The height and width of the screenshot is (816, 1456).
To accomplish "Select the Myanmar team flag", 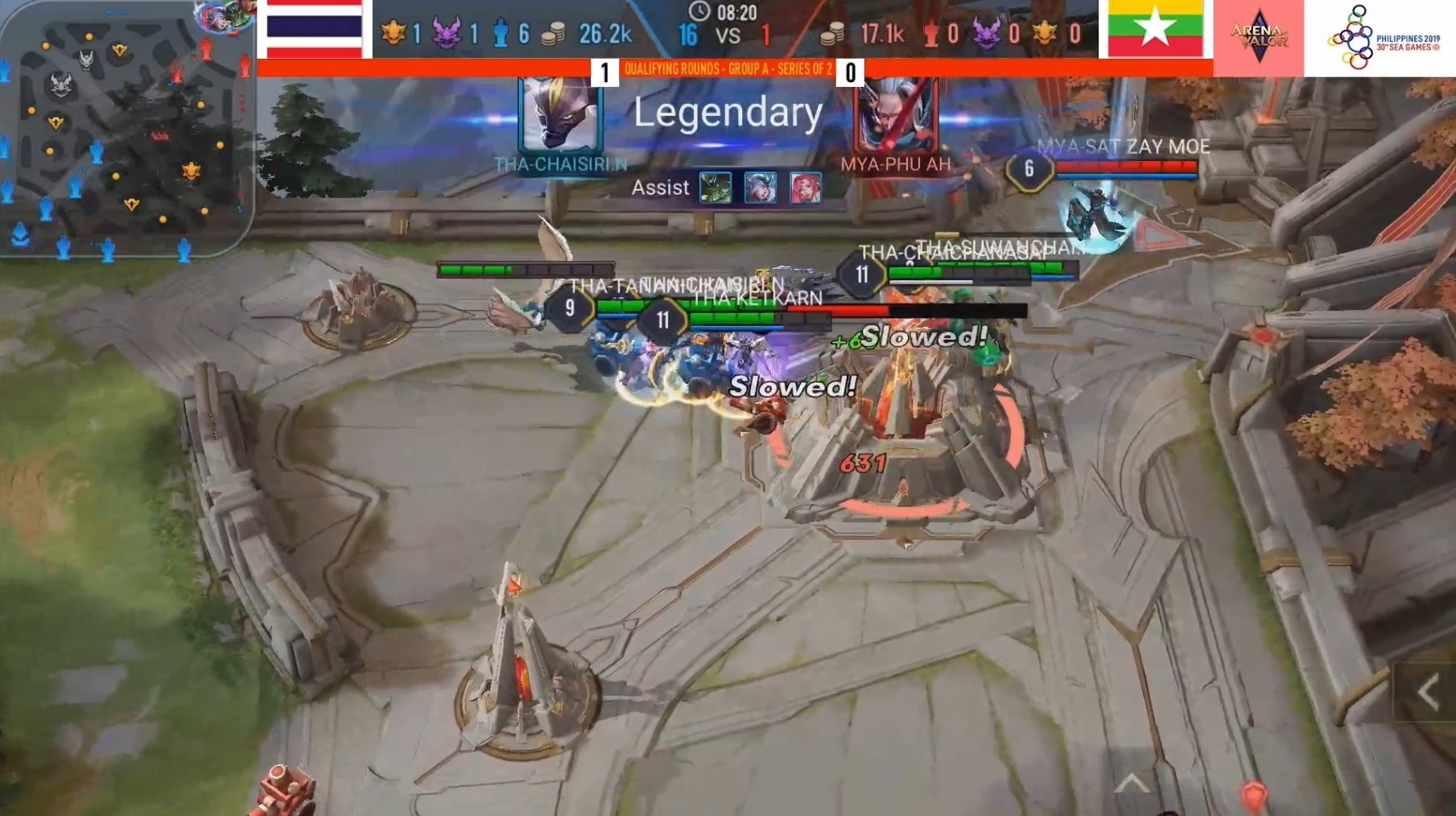I will [x=1155, y=29].
